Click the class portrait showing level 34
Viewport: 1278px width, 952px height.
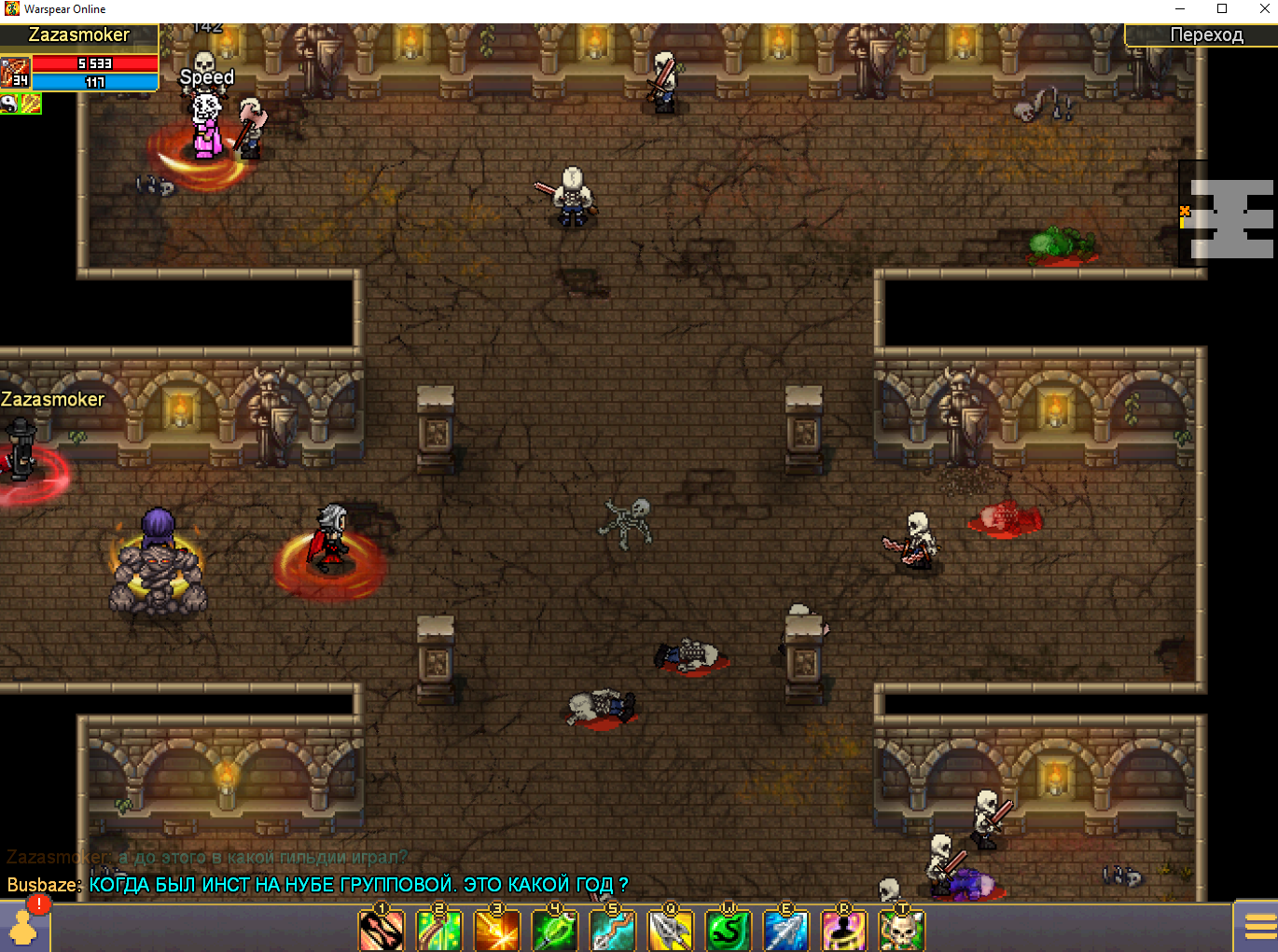16,73
